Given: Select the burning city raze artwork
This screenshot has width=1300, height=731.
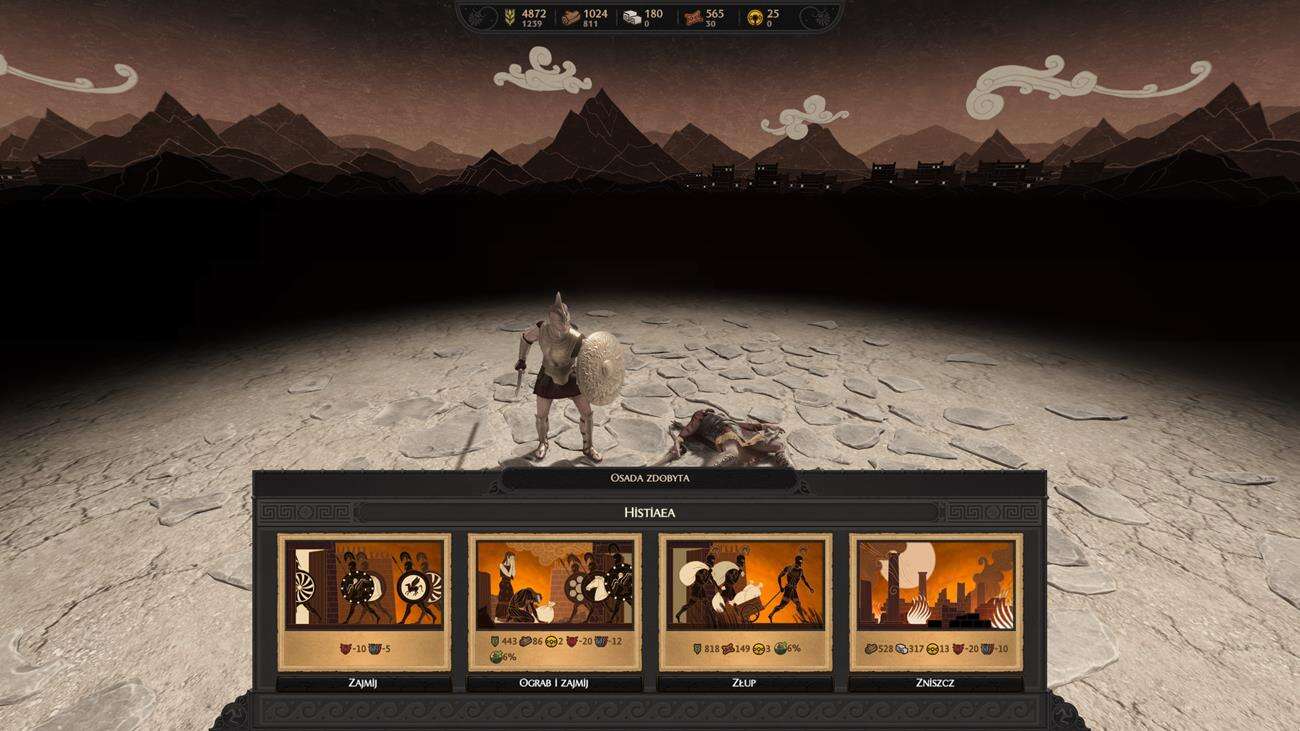Looking at the screenshot, I should [x=935, y=585].
